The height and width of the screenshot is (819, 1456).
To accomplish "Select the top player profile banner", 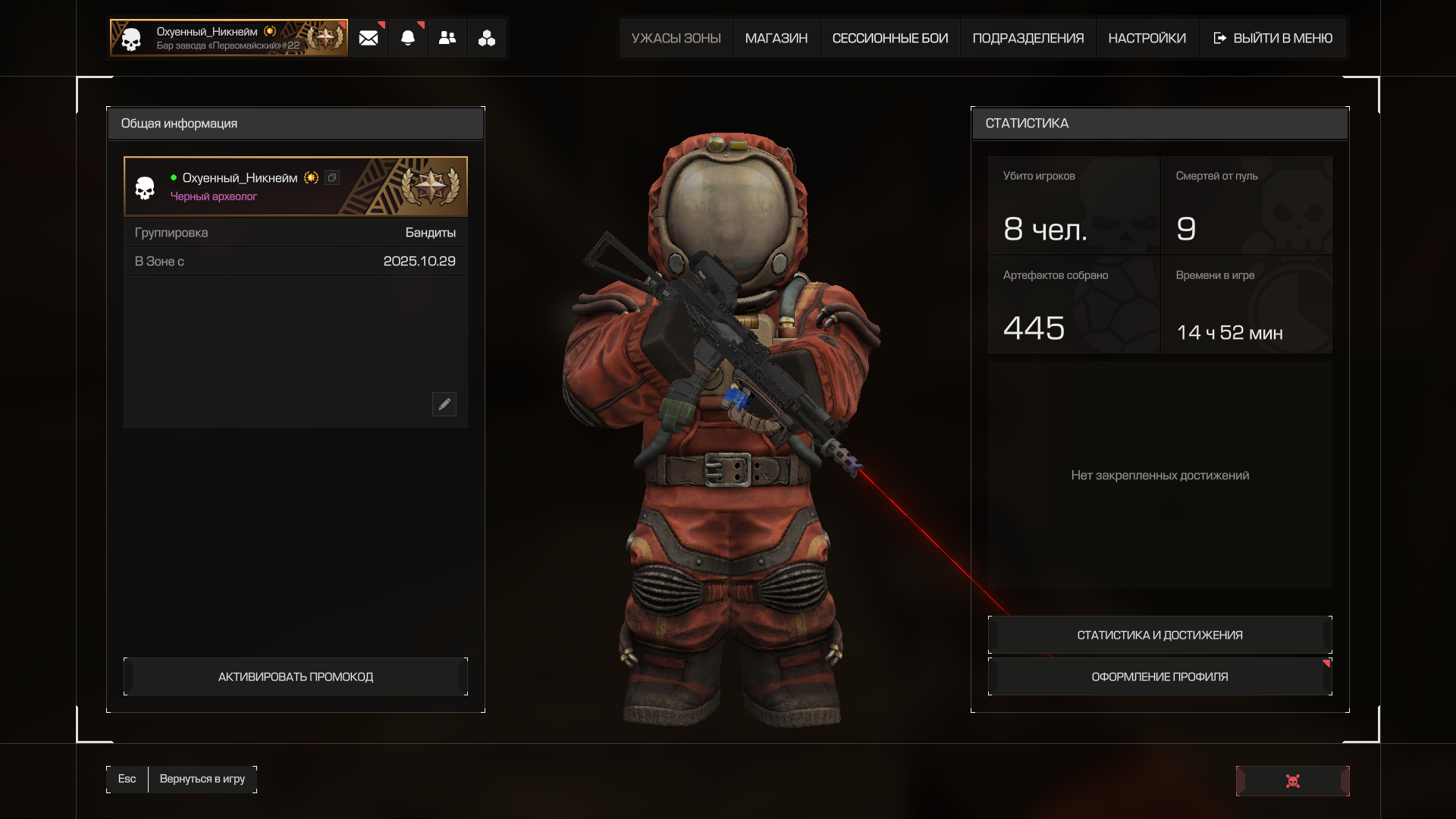I will [x=228, y=38].
